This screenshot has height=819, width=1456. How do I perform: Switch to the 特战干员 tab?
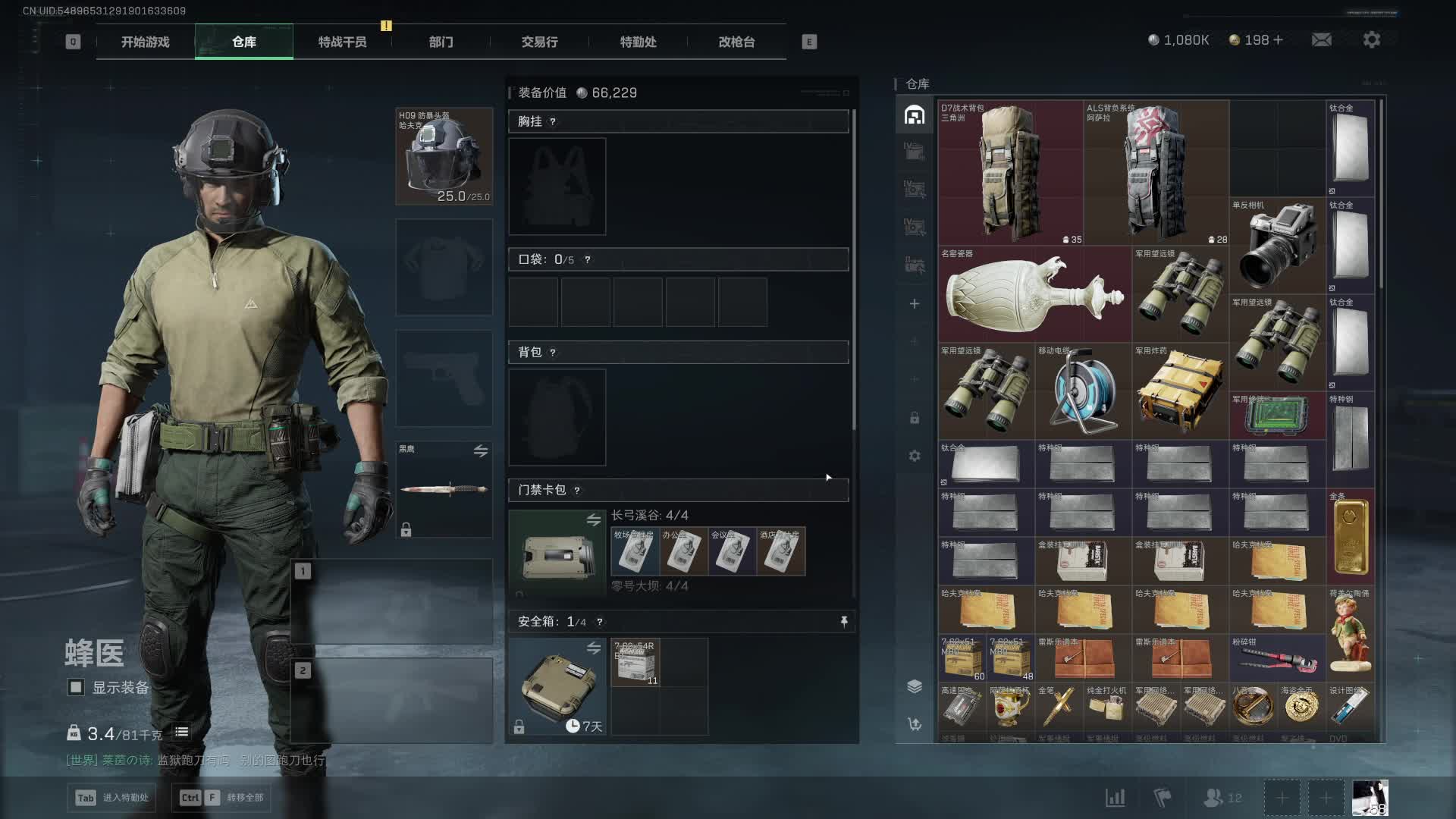point(342,42)
